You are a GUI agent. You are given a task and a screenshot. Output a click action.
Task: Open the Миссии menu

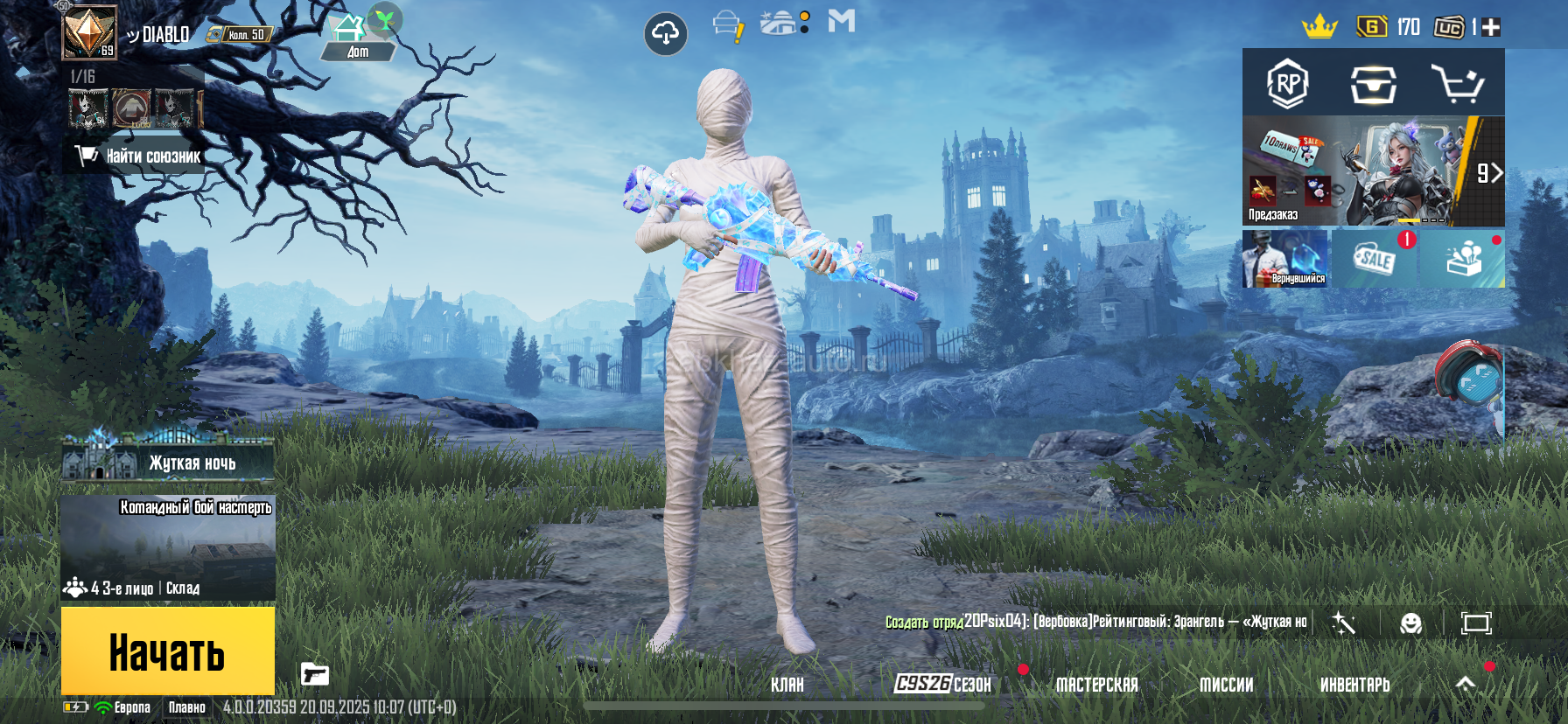[x=1226, y=685]
